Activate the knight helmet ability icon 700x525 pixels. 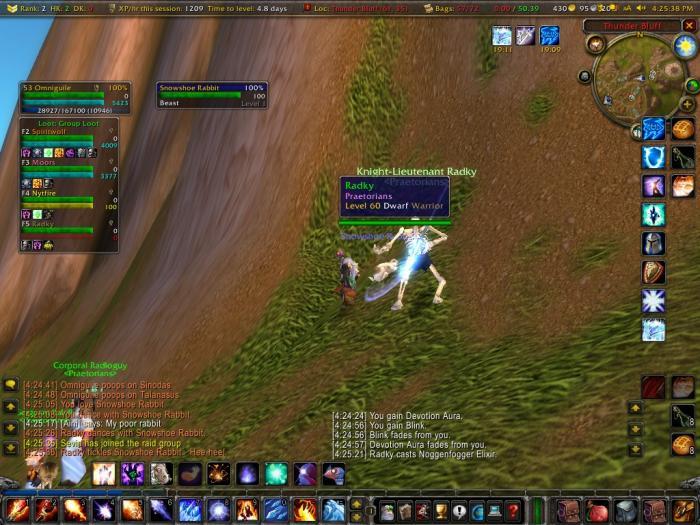tap(654, 243)
